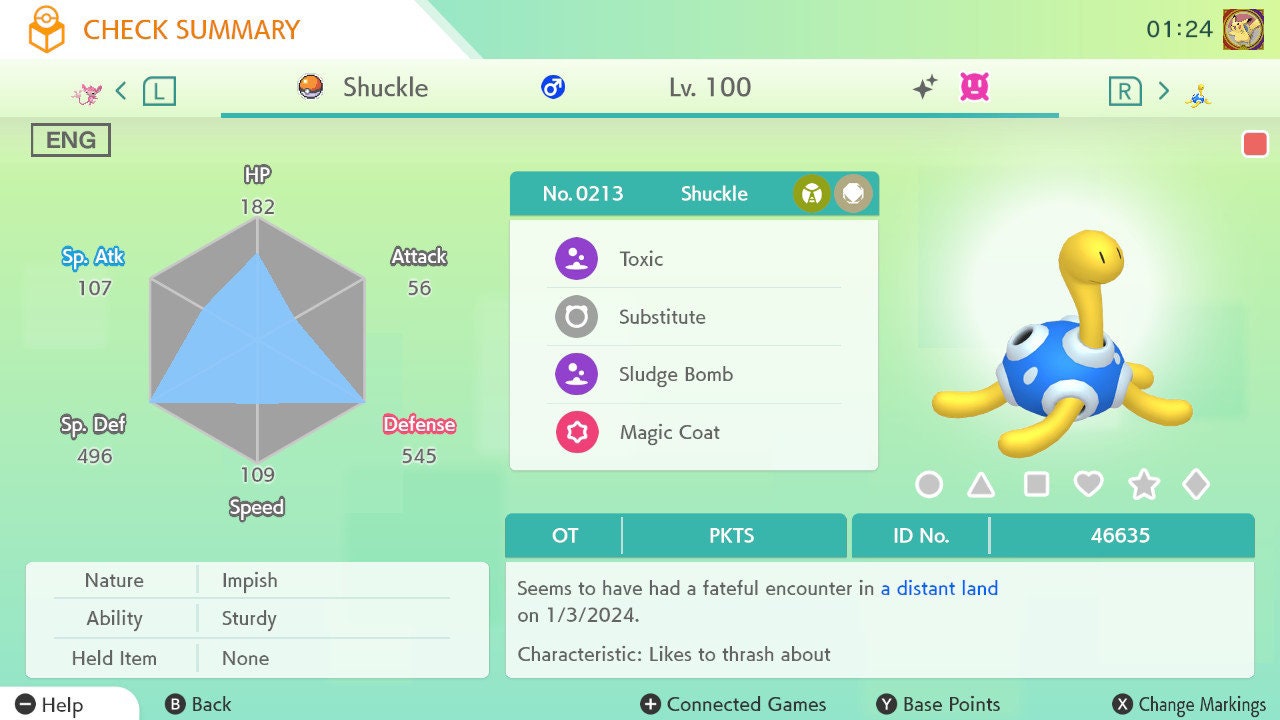Select the Toxic move
This screenshot has height=720, width=1280.
tap(641, 259)
